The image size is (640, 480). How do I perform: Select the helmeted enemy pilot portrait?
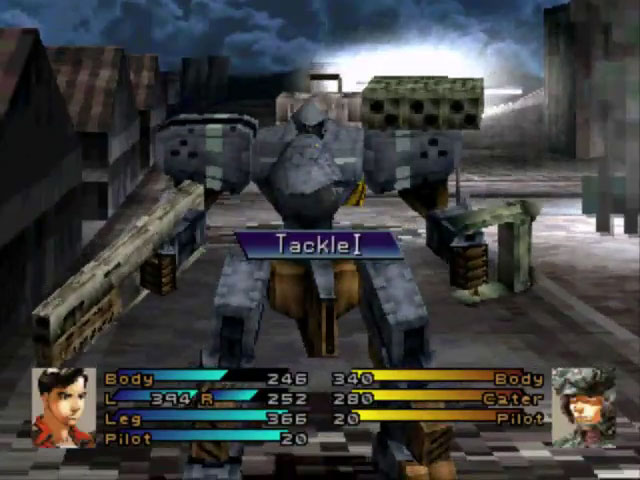click(x=583, y=407)
